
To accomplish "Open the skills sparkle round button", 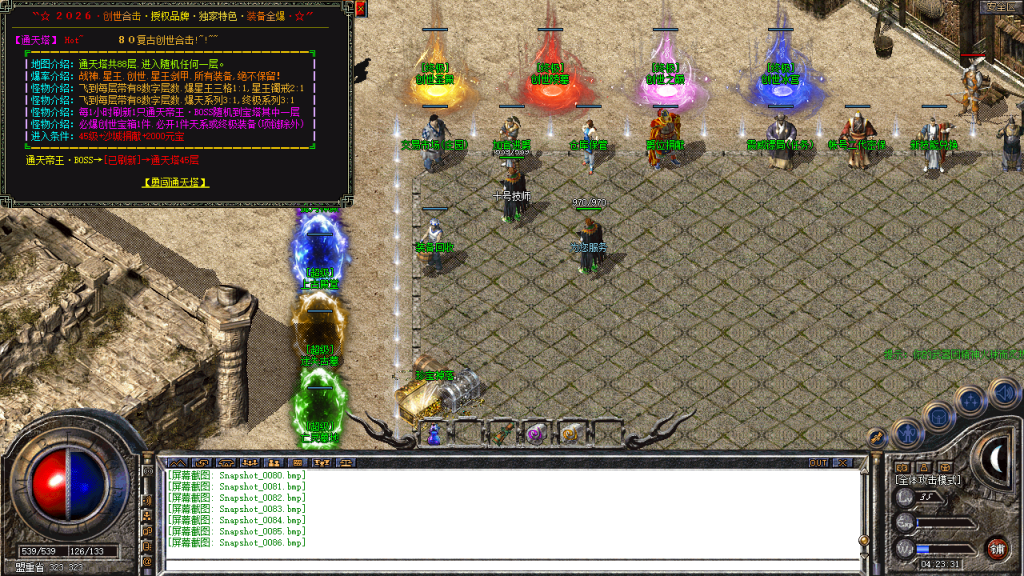I will point(970,402).
